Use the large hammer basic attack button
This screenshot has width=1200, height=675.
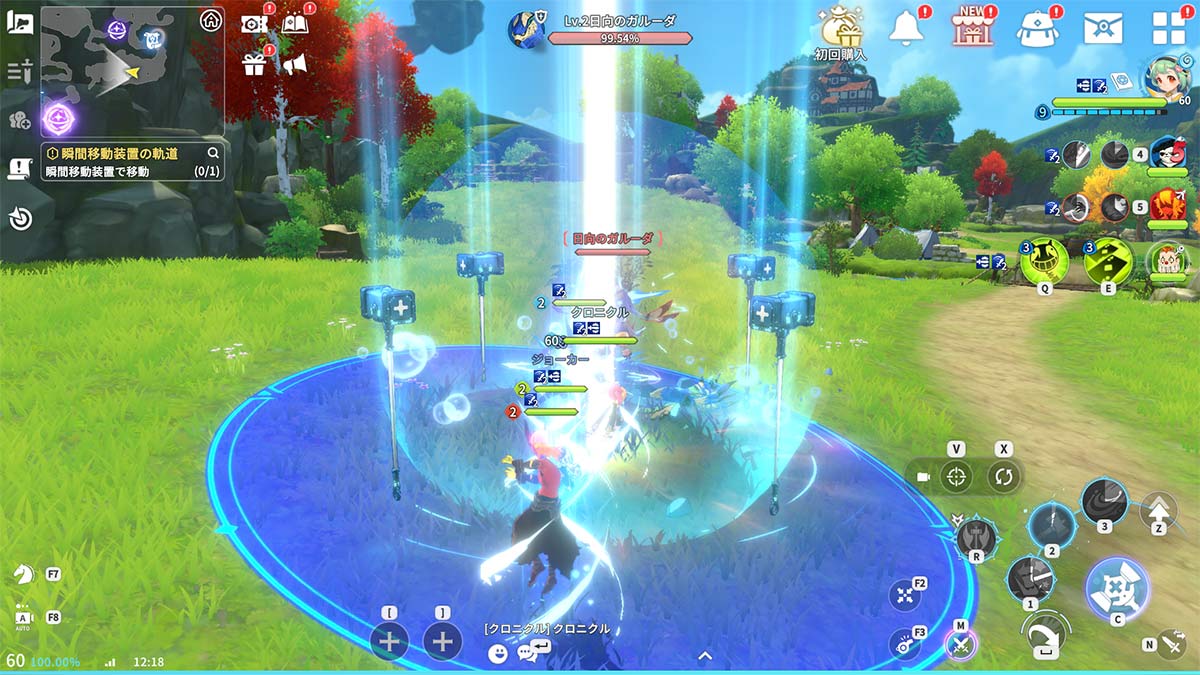click(x=1116, y=589)
